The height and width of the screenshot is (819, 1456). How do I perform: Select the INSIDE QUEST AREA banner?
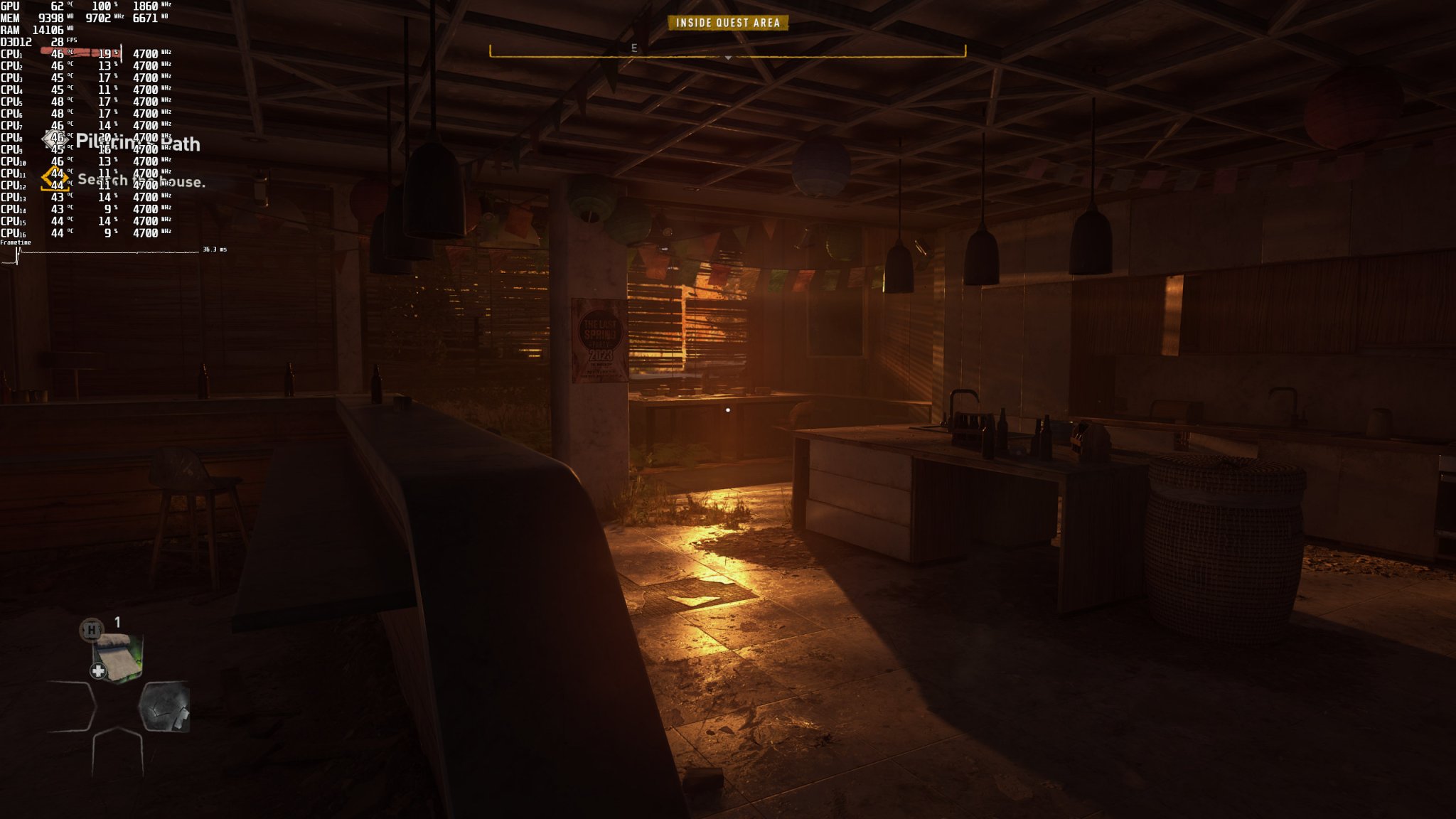coord(727,22)
